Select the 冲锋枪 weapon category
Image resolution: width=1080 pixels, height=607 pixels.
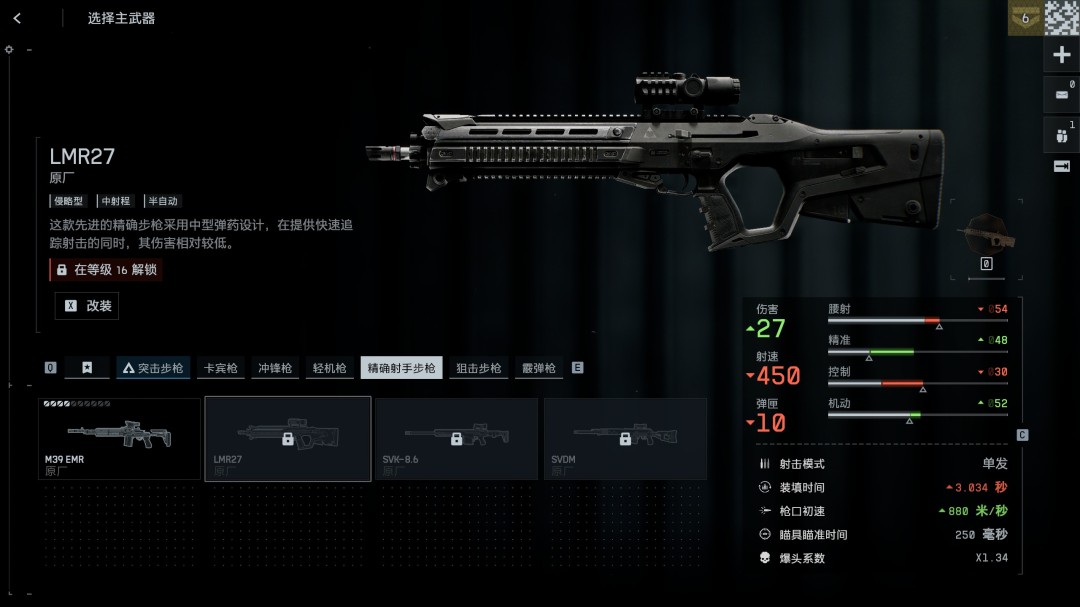pos(274,368)
